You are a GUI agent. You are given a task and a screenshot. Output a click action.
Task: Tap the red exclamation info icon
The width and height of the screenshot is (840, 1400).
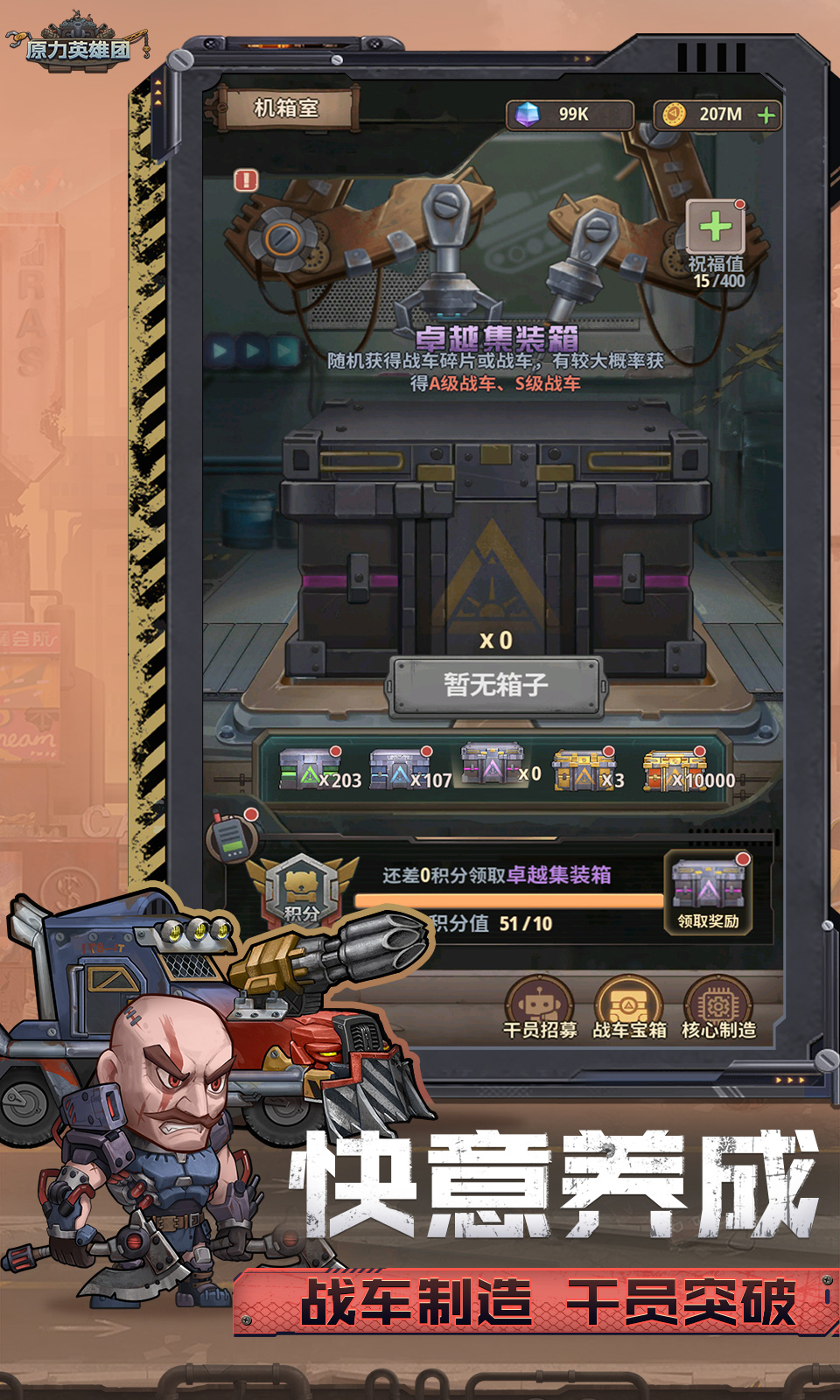pos(247,180)
